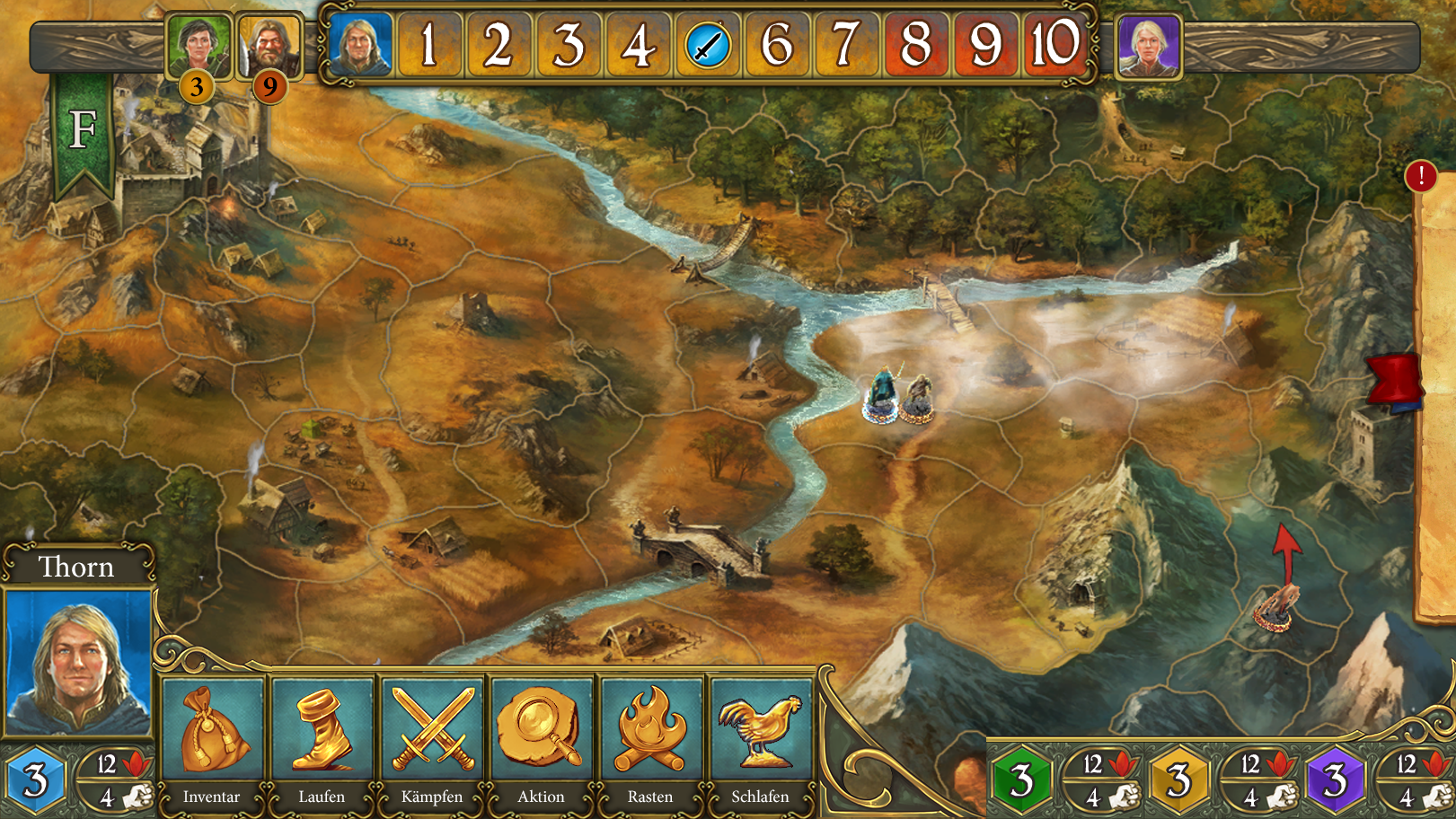The image size is (1456, 819).
Task: Click the green hexagon hero badge
Action: point(1021,779)
